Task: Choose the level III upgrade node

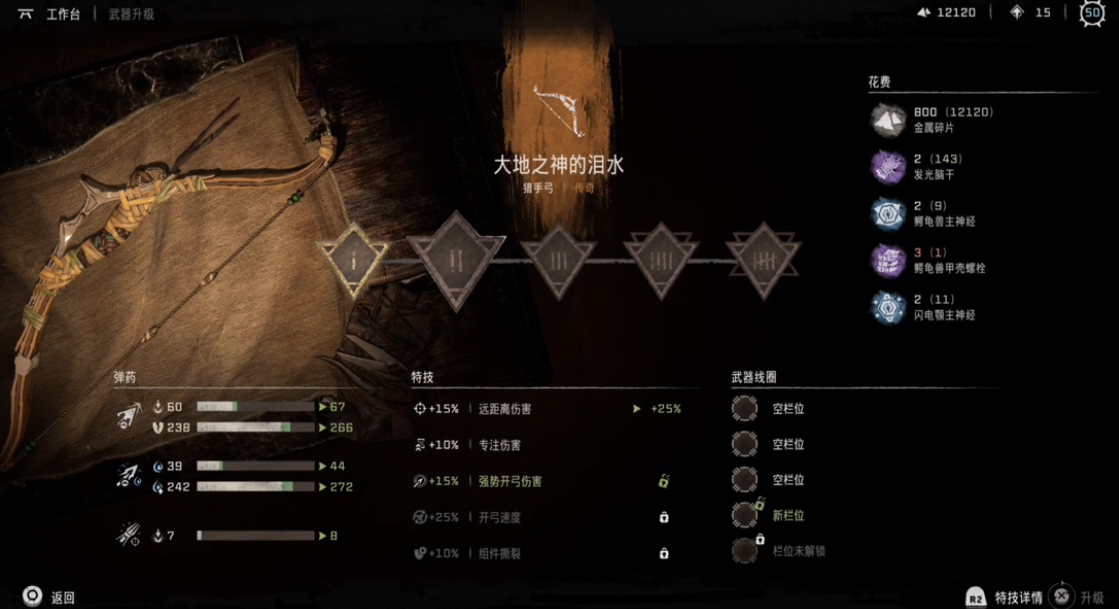Action: coord(558,260)
